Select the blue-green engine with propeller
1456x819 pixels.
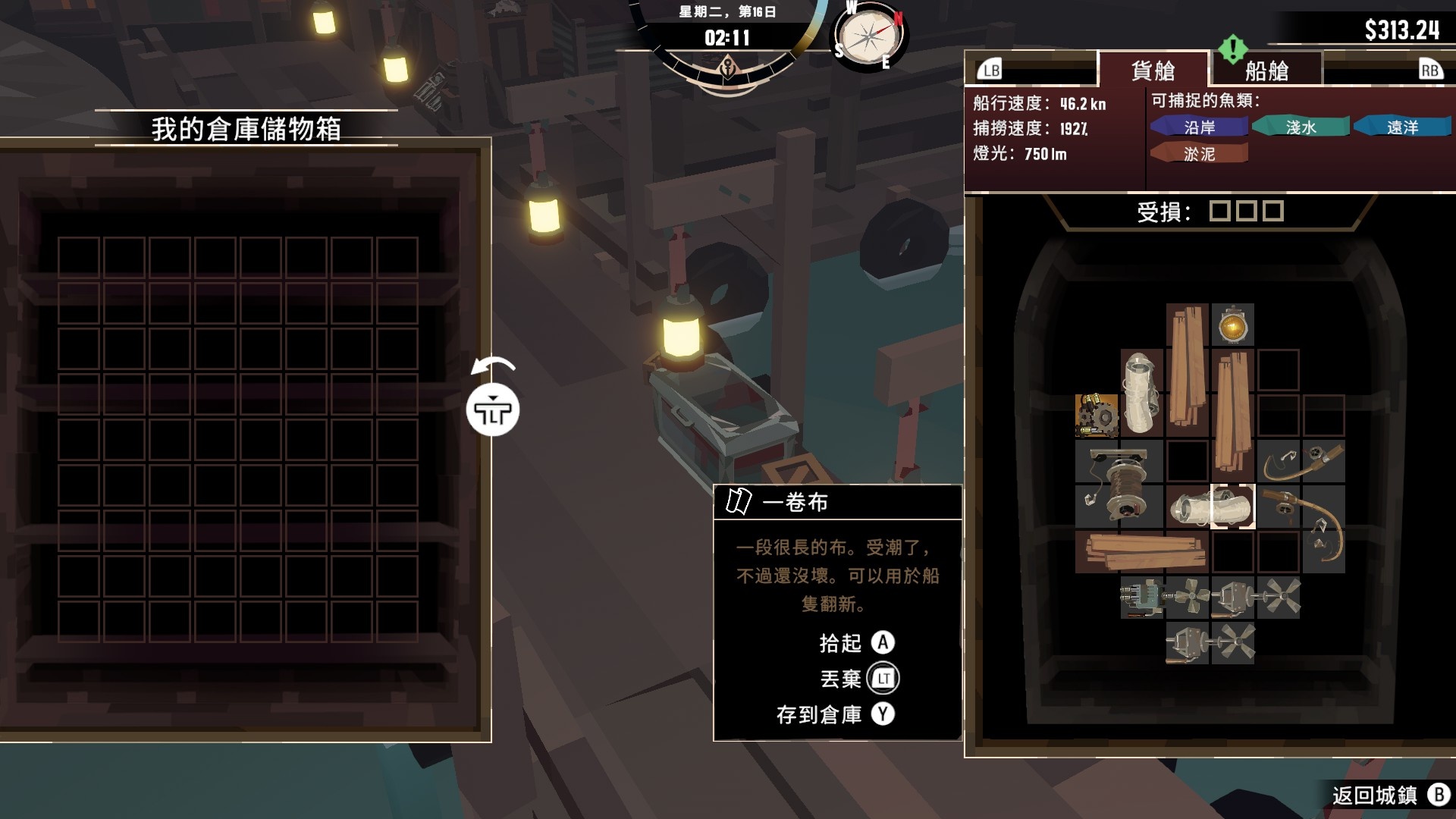1164,598
